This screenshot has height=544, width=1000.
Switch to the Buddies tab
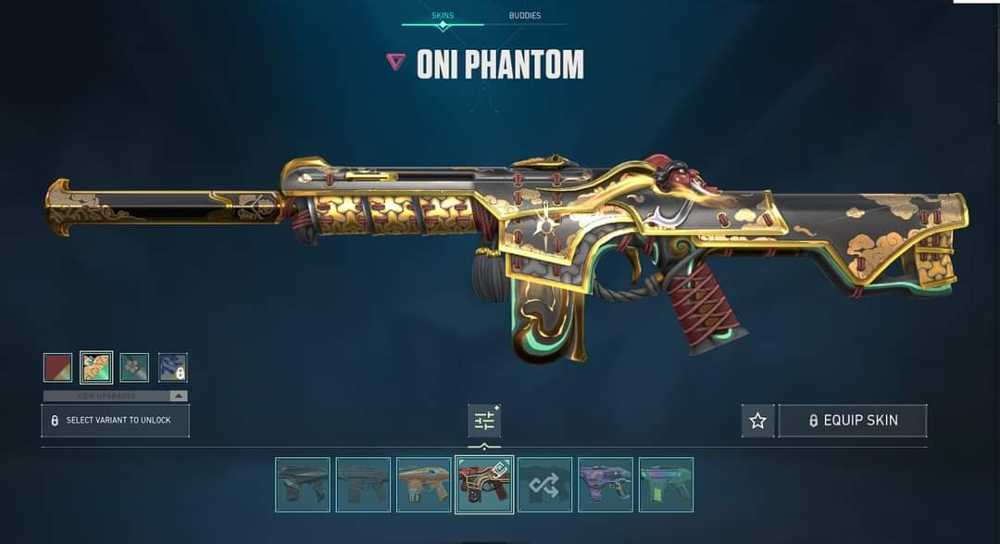pos(525,16)
